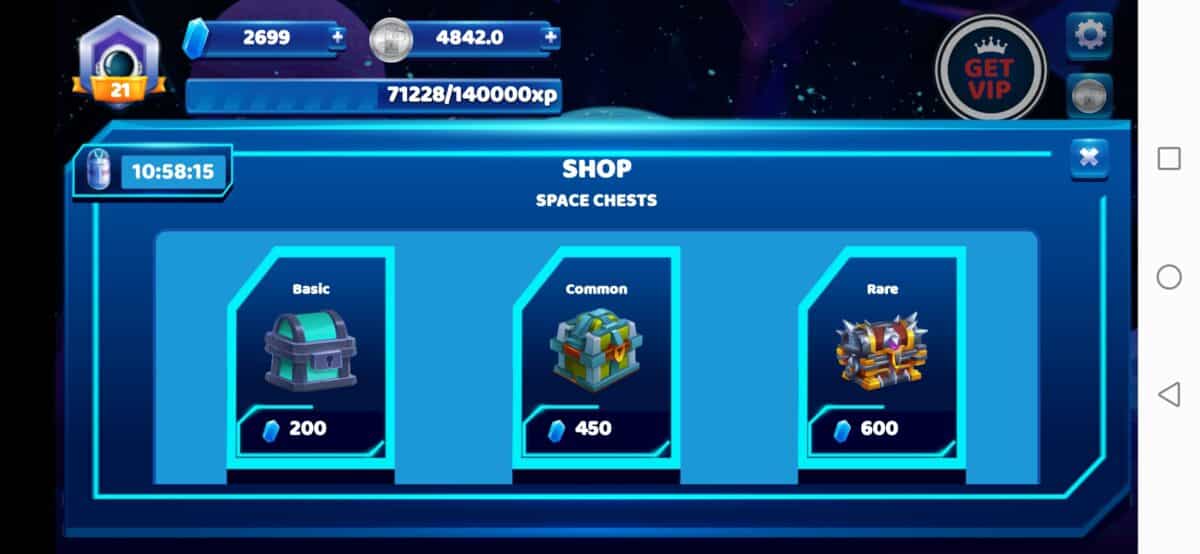Tap the Android back button
The image size is (1200, 554).
tap(1168, 394)
